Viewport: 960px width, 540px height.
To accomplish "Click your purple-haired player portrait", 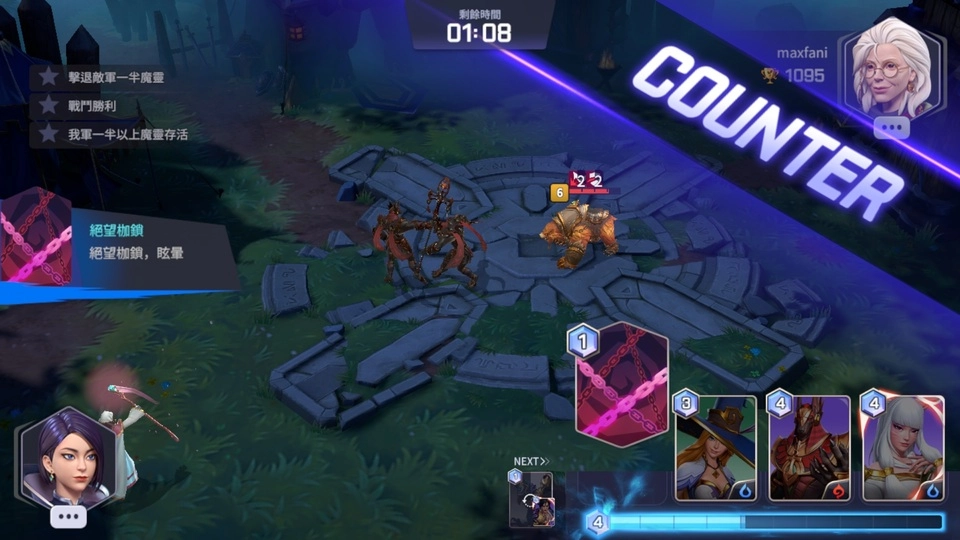I will pyautogui.click(x=68, y=458).
